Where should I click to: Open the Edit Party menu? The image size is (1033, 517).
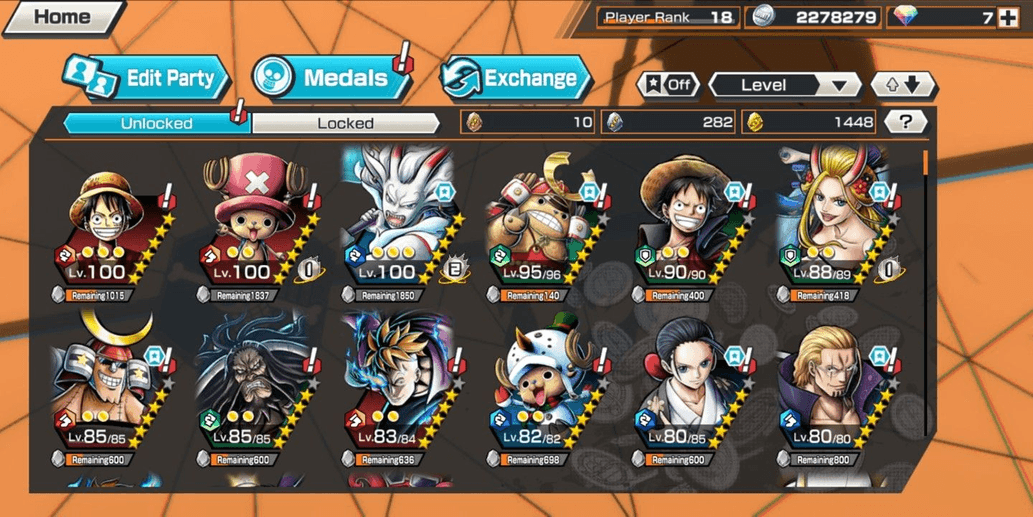tap(148, 79)
